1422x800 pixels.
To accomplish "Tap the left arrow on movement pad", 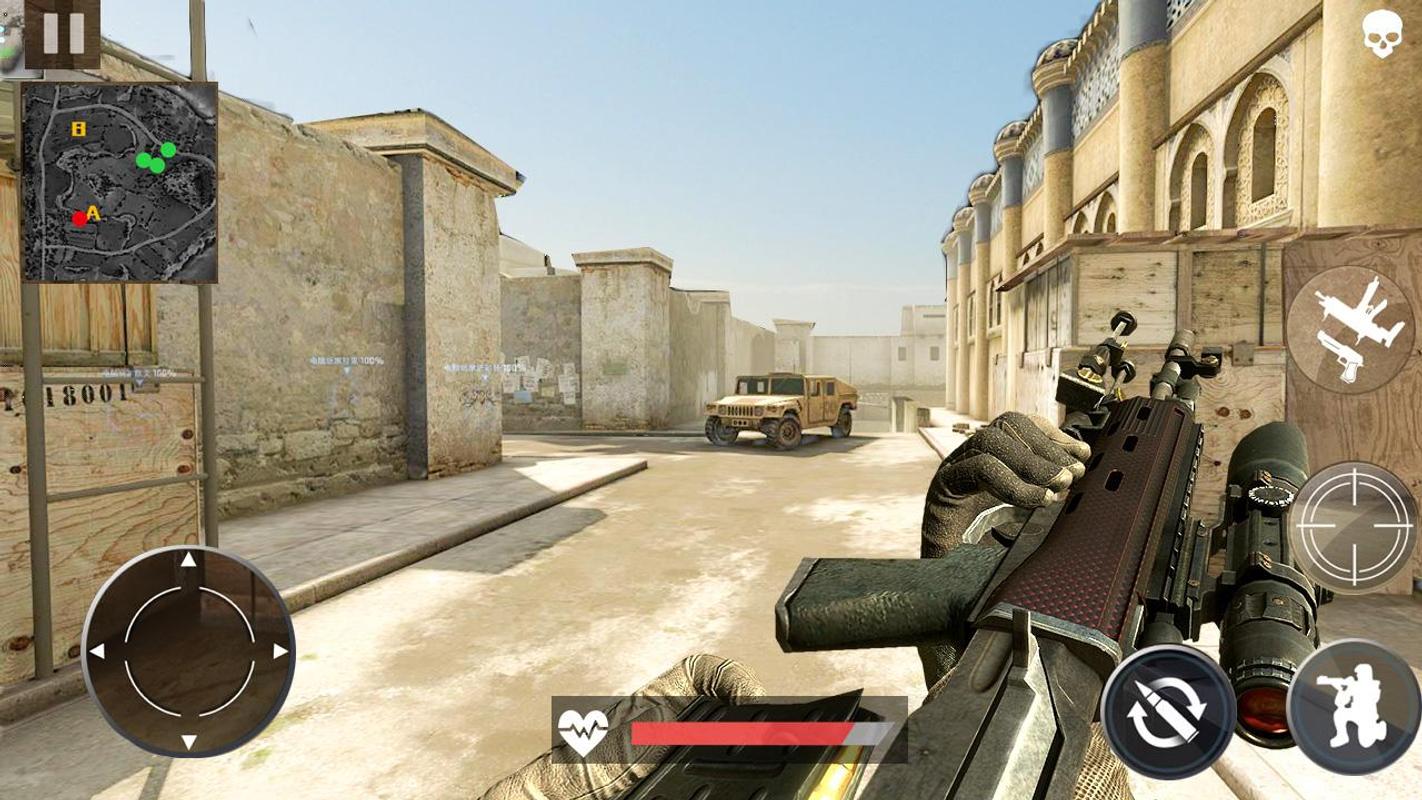I will click(x=98, y=651).
